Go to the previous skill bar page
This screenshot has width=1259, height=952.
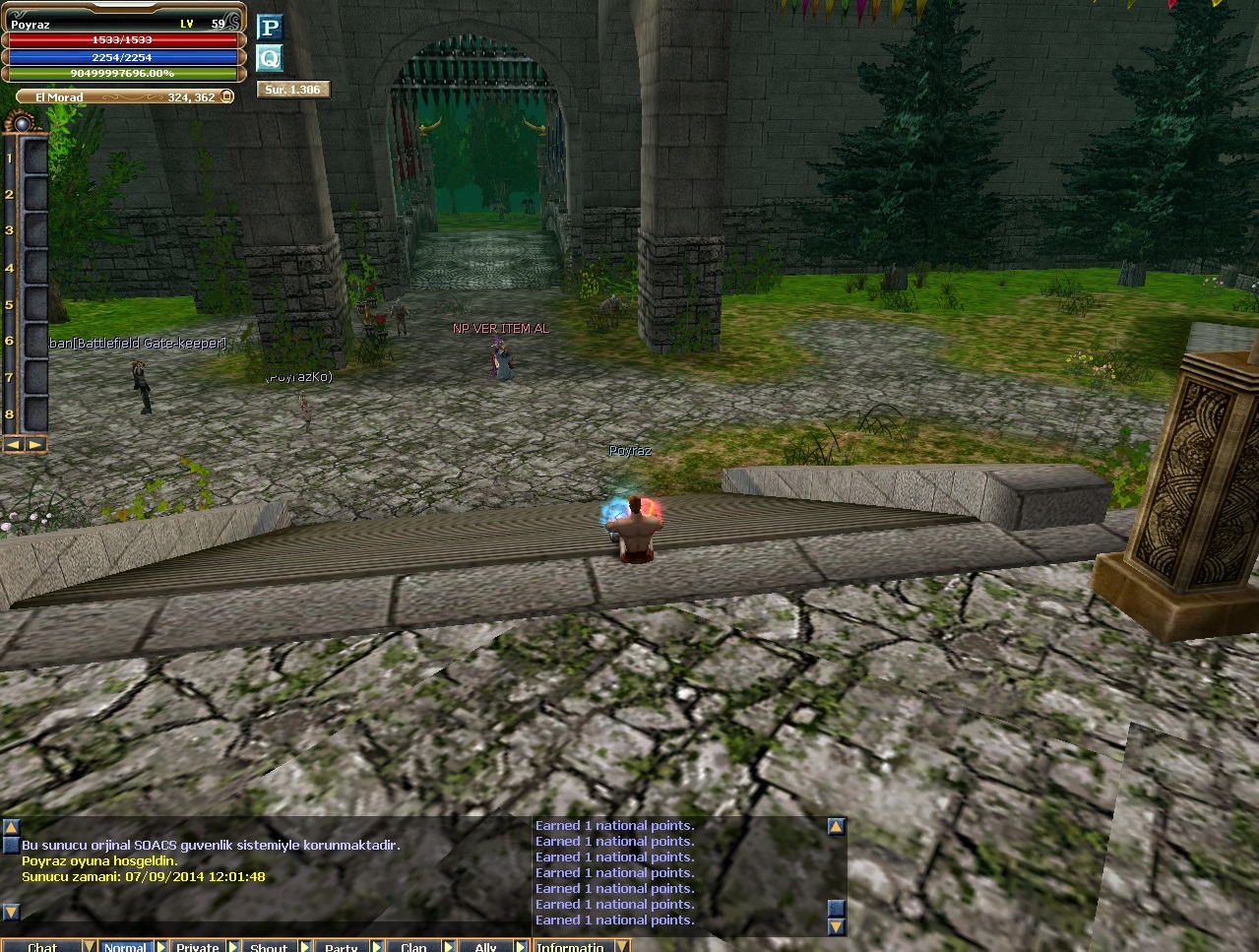pyautogui.click(x=14, y=445)
